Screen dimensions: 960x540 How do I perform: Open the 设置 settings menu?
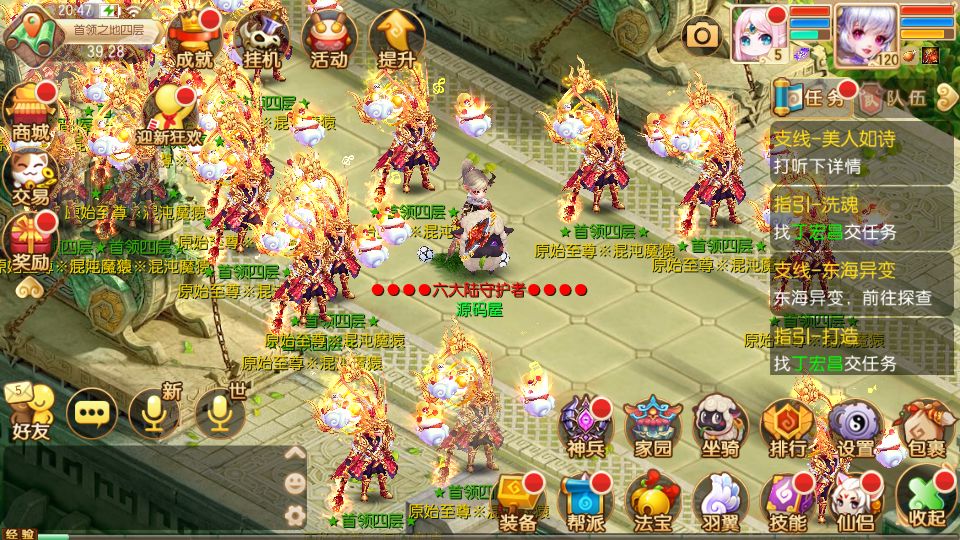(x=855, y=425)
